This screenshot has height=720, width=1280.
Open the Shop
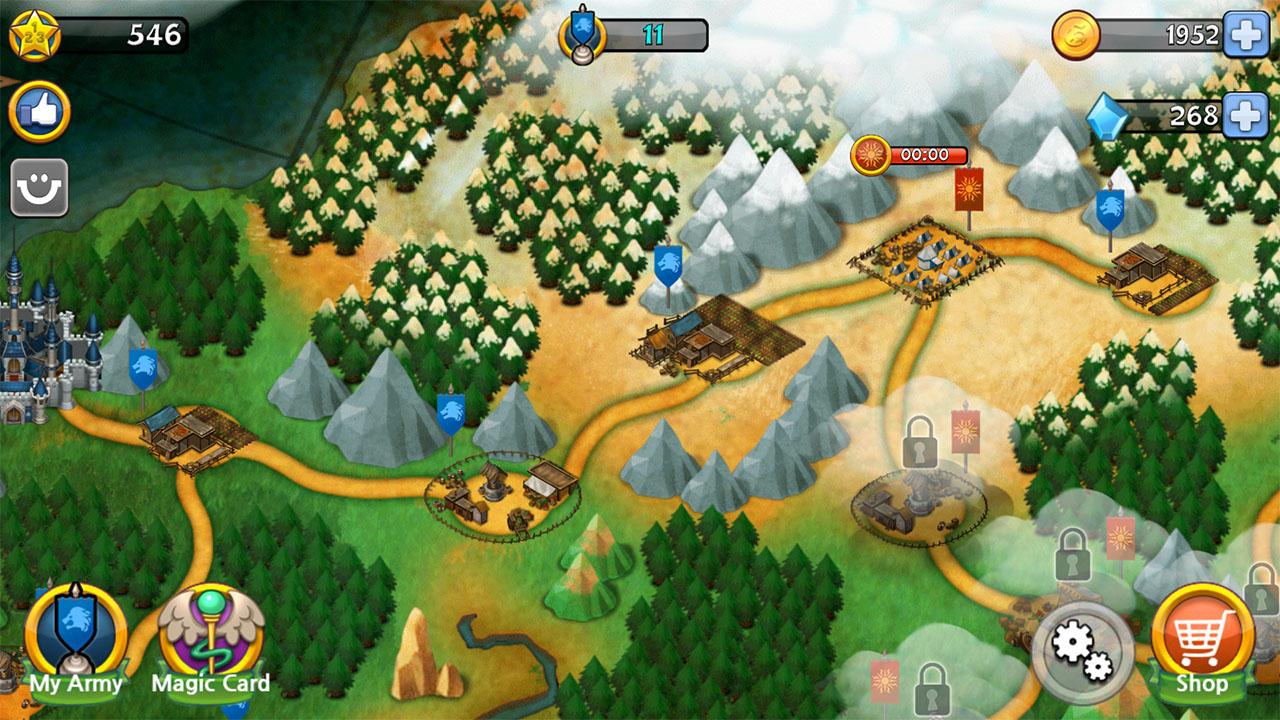1201,641
